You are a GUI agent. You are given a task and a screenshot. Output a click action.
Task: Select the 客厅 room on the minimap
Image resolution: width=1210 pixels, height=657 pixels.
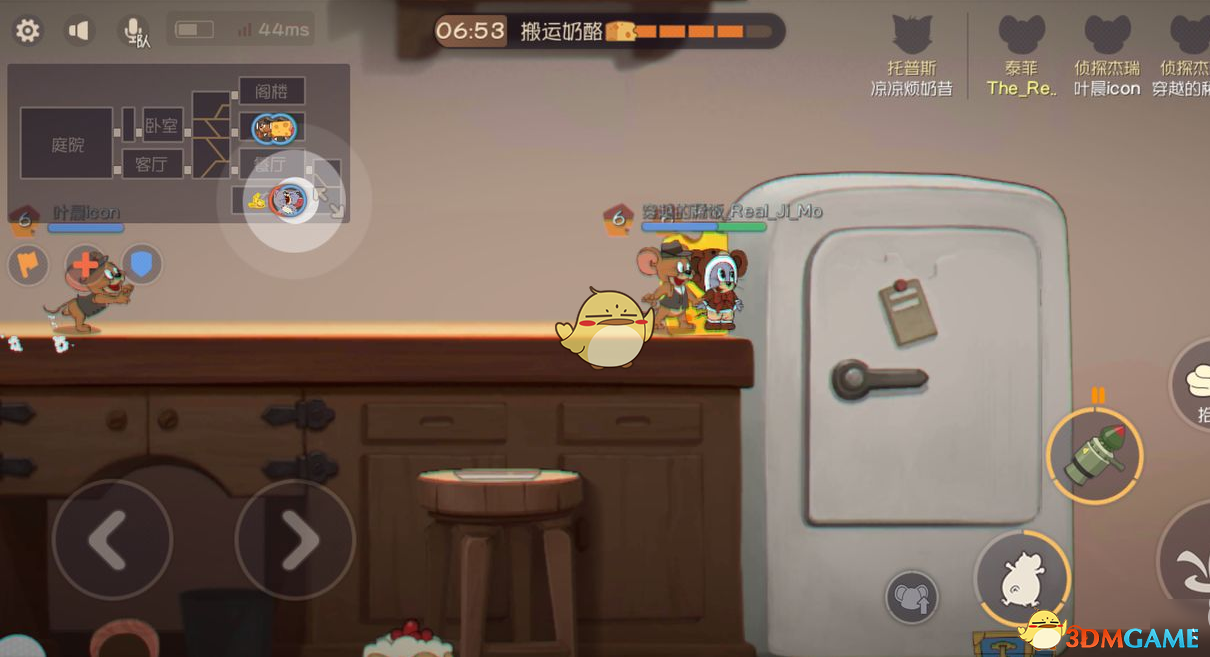[x=152, y=164]
